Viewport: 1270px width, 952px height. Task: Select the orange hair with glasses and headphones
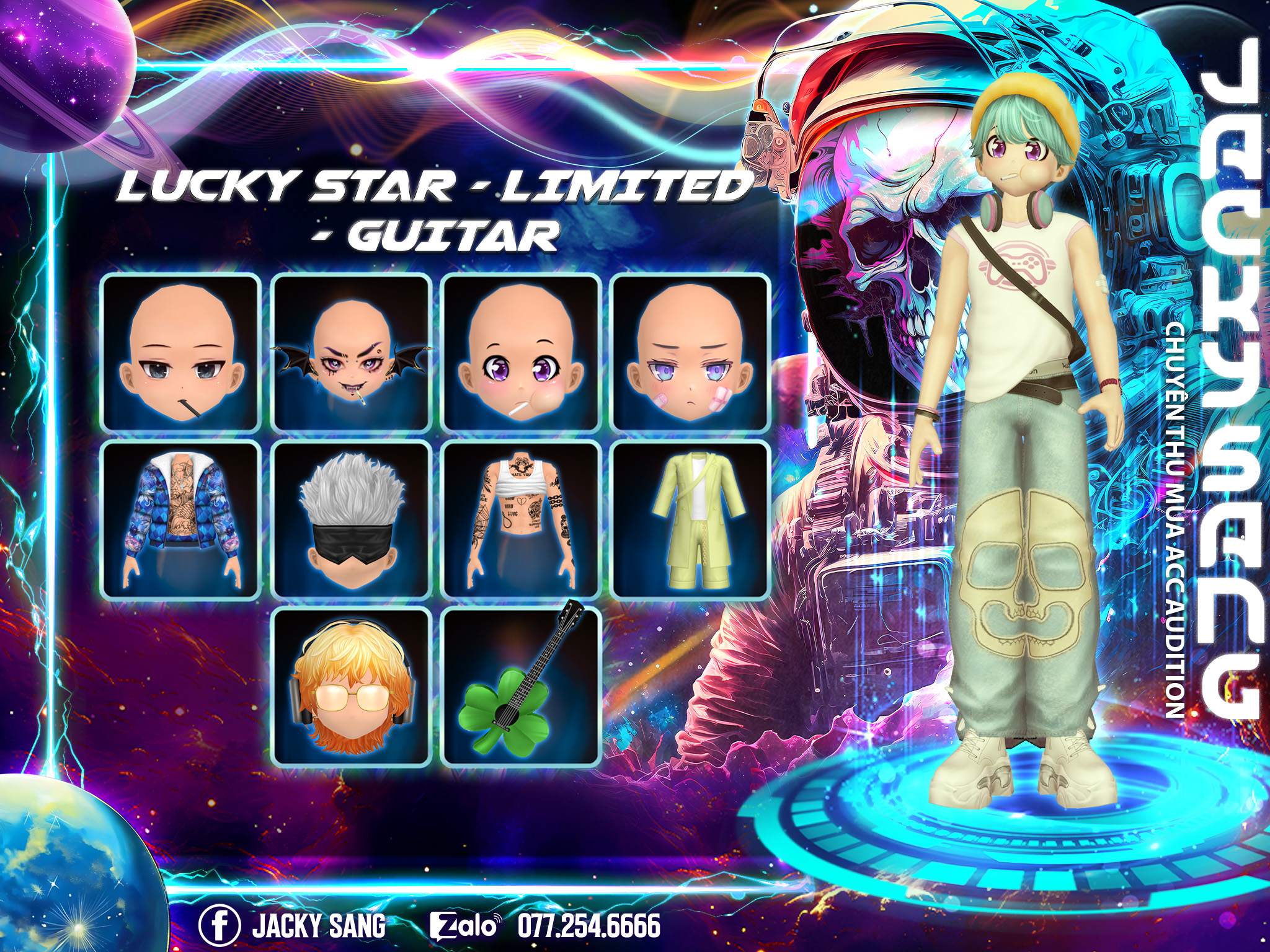351,687
